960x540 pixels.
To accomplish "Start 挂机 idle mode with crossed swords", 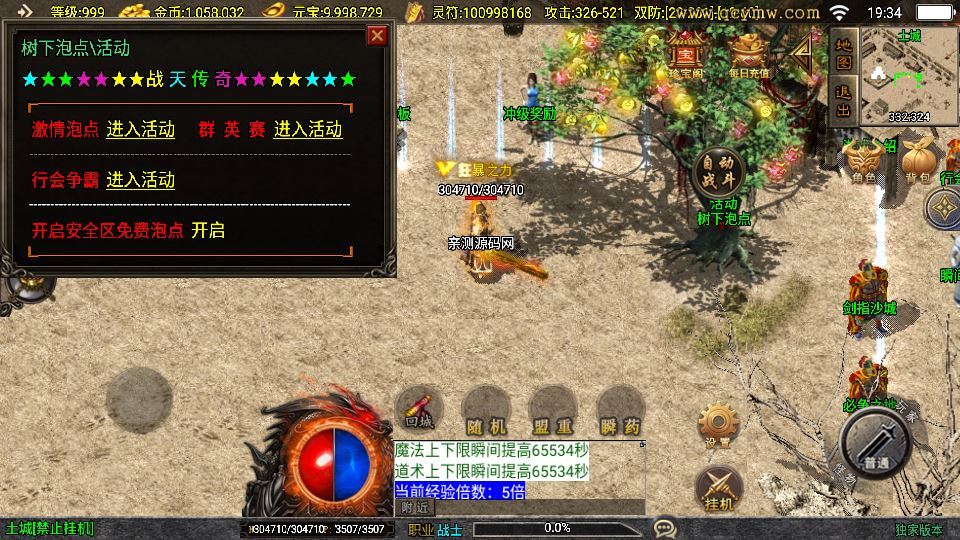I will pos(718,488).
